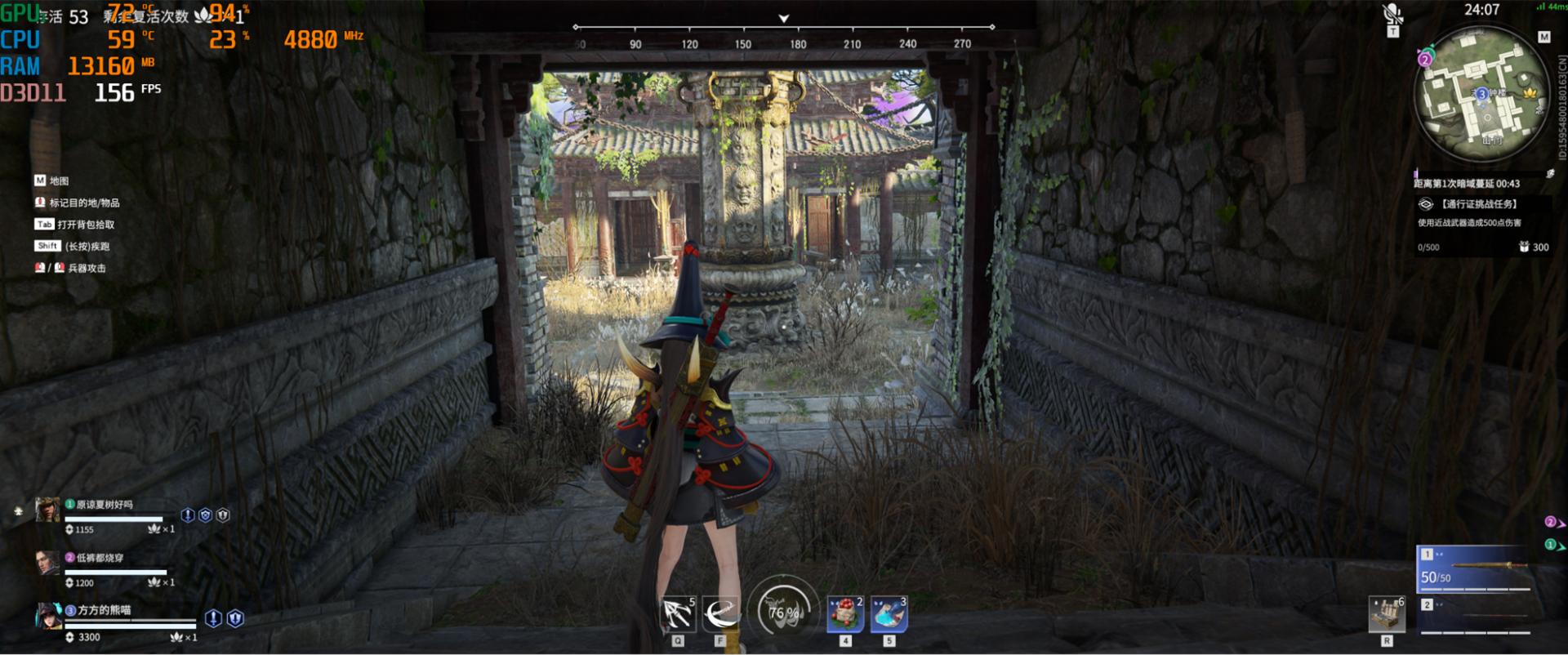
Task: Open the 通行证挑战任务 quest tracker
Action: pyautogui.click(x=1477, y=204)
